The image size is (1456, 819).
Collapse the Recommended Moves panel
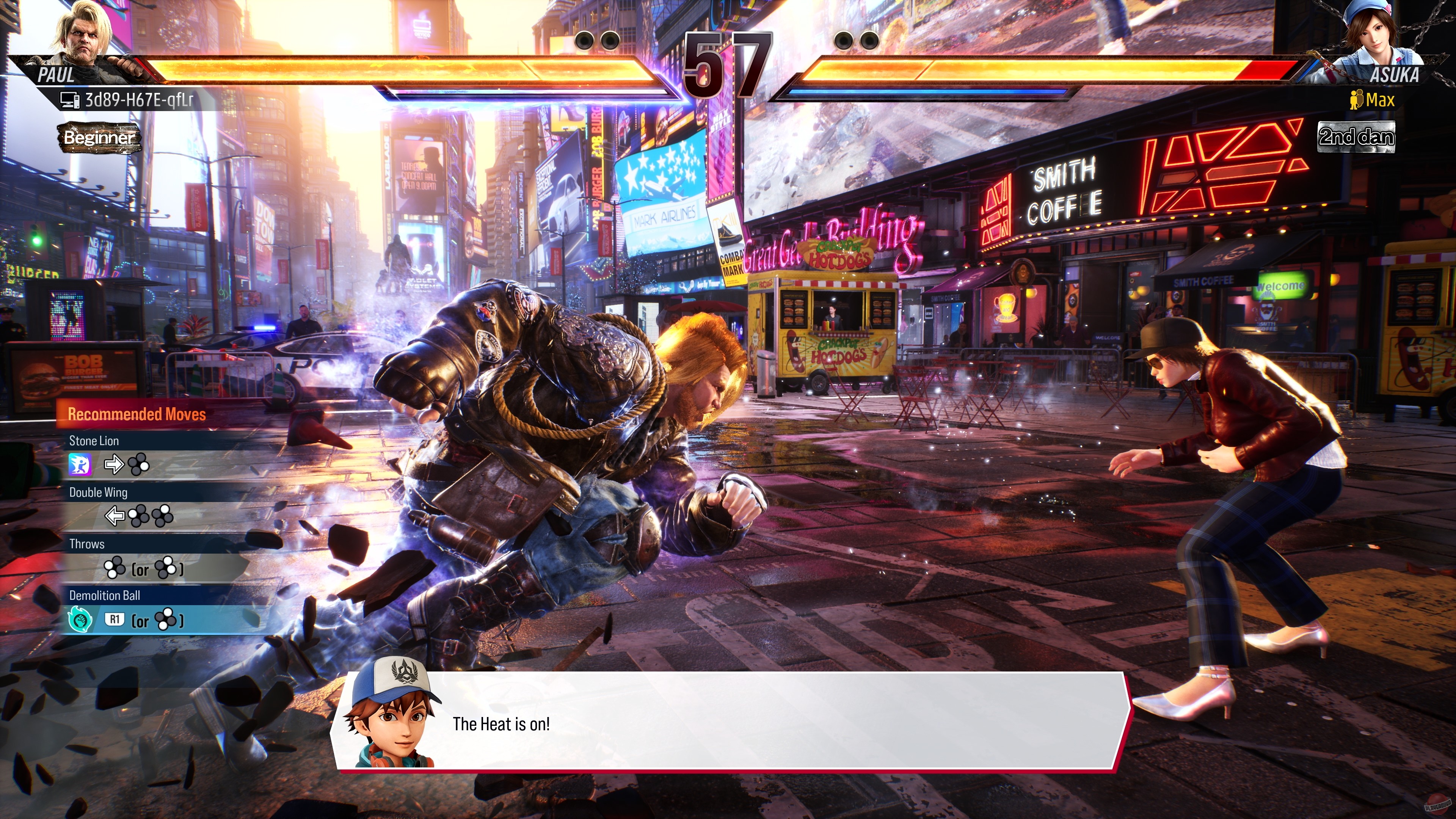tap(136, 414)
